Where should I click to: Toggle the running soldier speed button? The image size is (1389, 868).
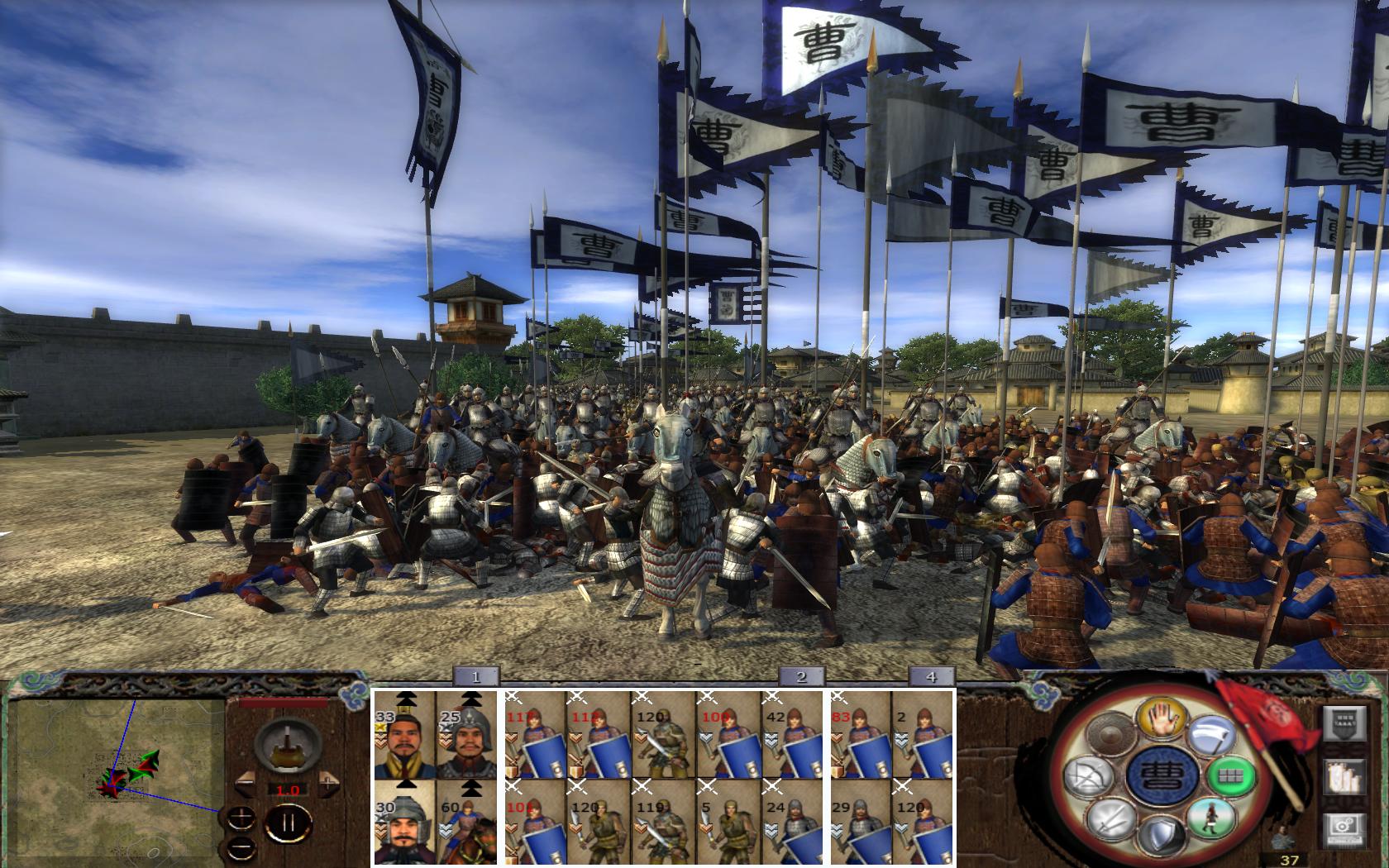click(1210, 818)
